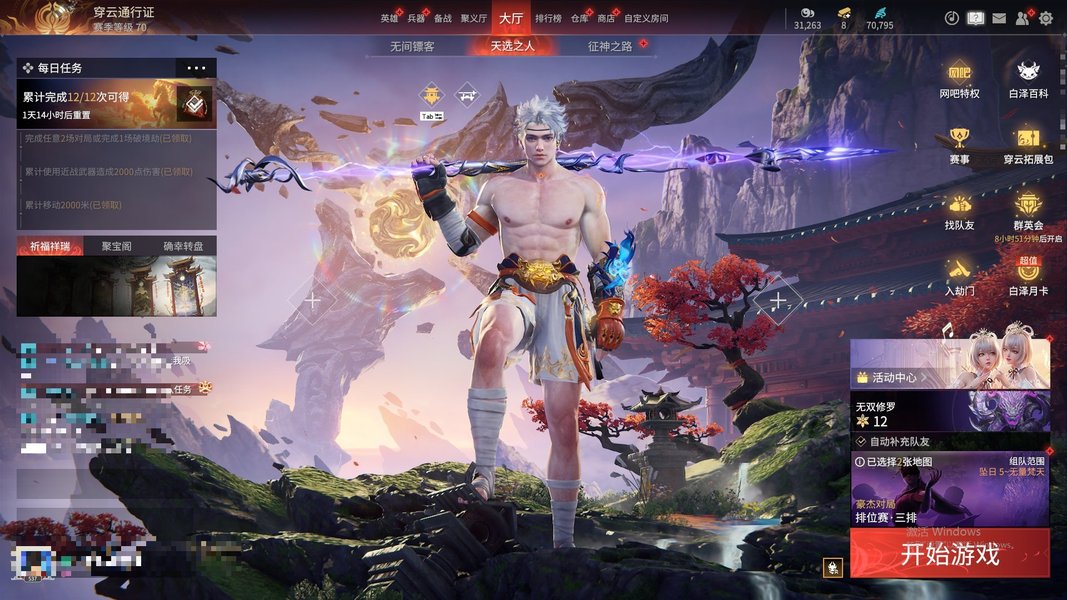Viewport: 1067px width, 600px height.
Task: Open the 网吧特权 privileges icon
Action: (959, 78)
